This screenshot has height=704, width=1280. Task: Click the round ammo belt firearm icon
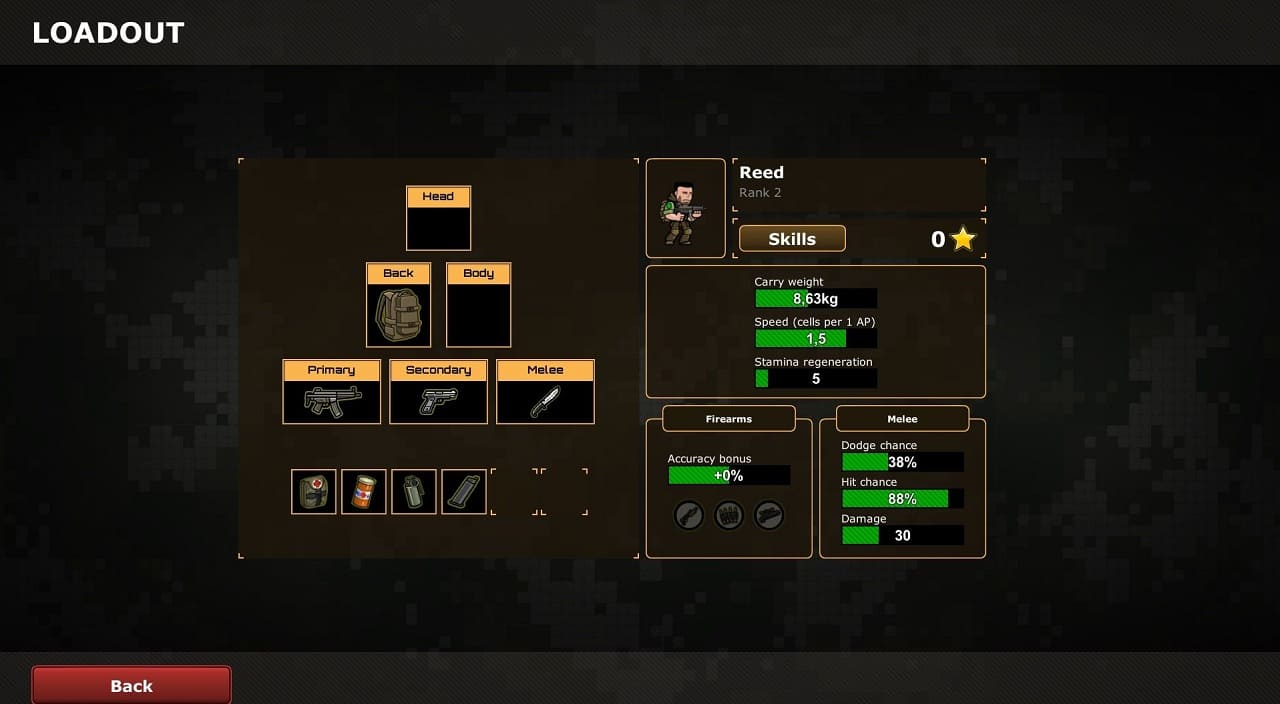(x=729, y=515)
